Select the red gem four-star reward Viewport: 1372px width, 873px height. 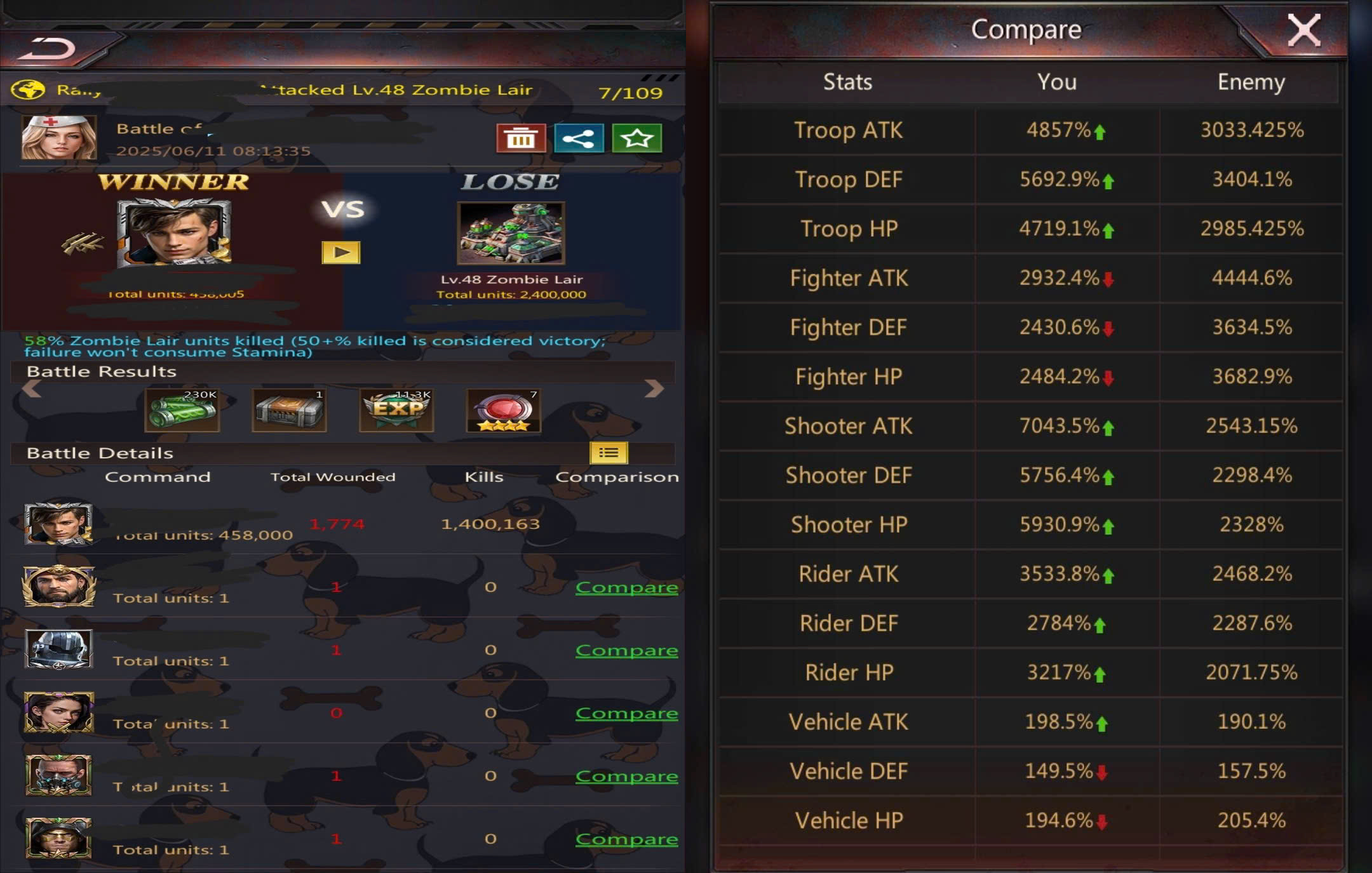point(504,410)
